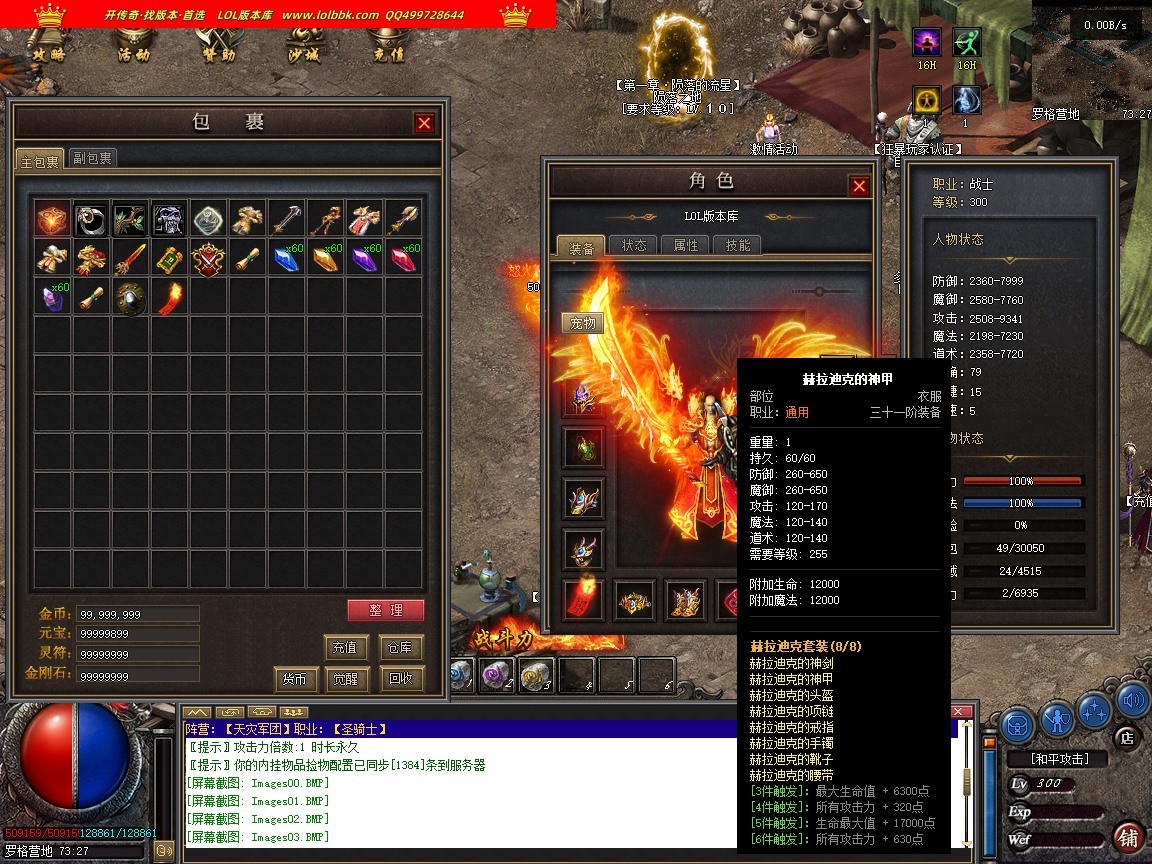Click the 回收 recycle button
The image size is (1152, 864).
(401, 679)
